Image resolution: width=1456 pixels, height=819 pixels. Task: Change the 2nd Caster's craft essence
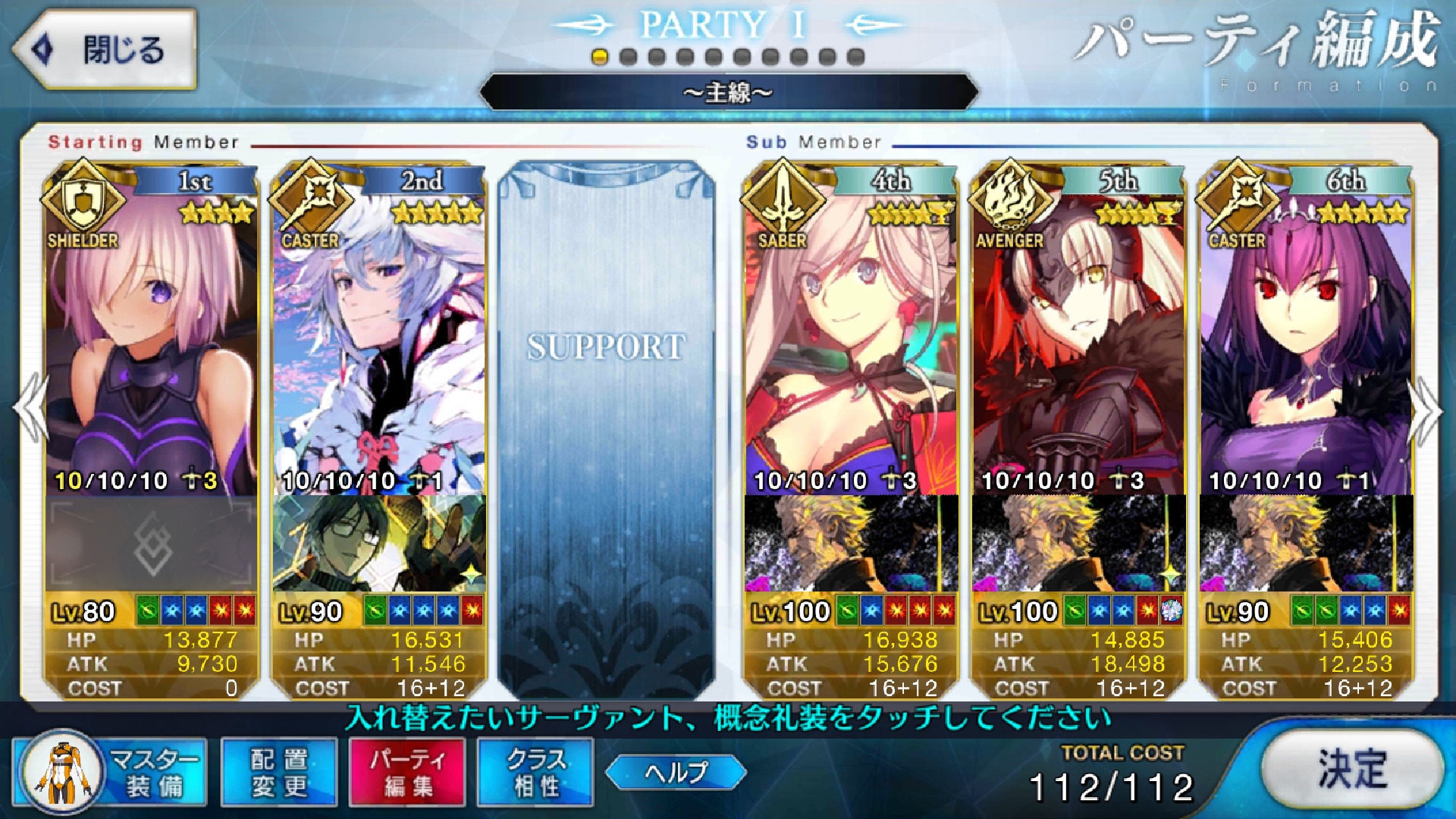379,544
